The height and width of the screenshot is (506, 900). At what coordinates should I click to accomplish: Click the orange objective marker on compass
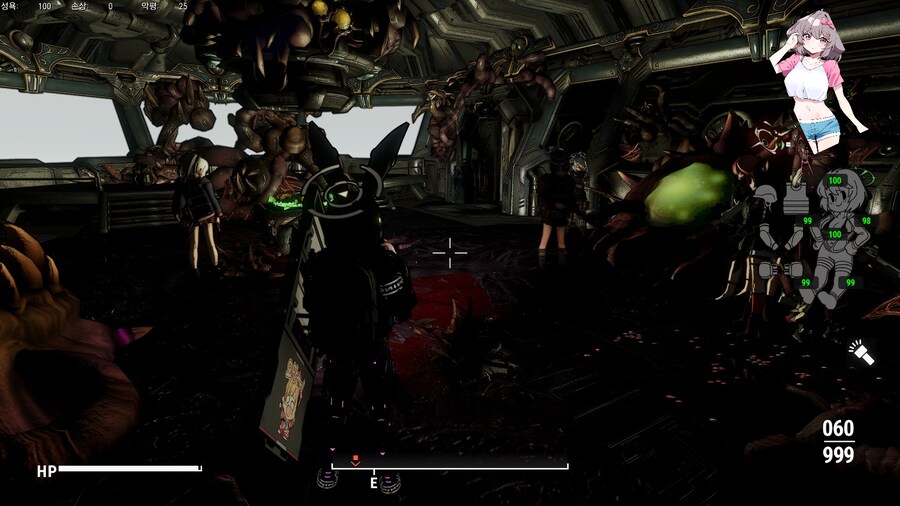tap(354, 460)
